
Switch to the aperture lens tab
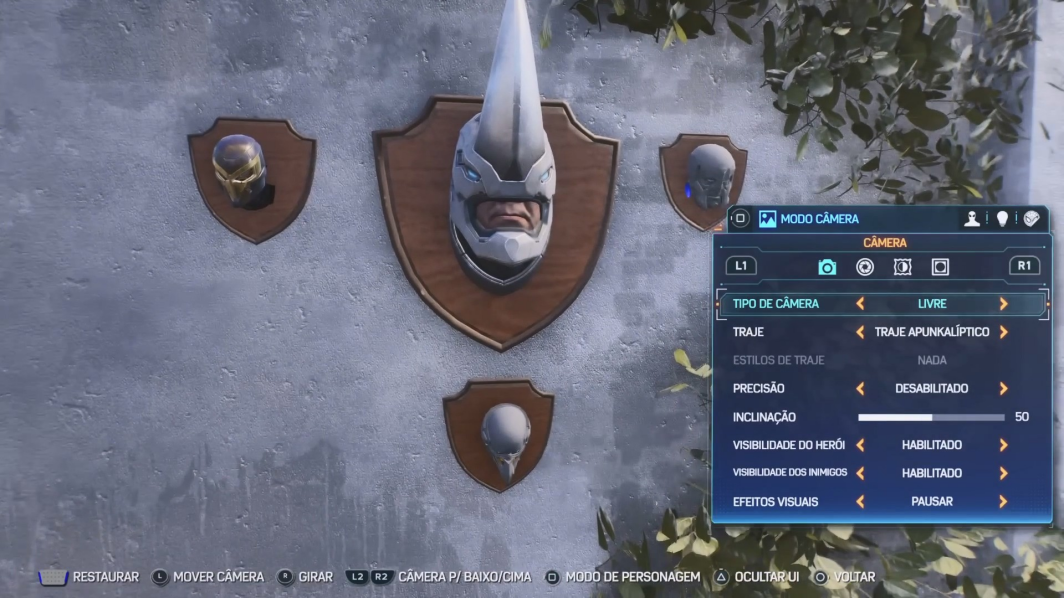pos(865,267)
